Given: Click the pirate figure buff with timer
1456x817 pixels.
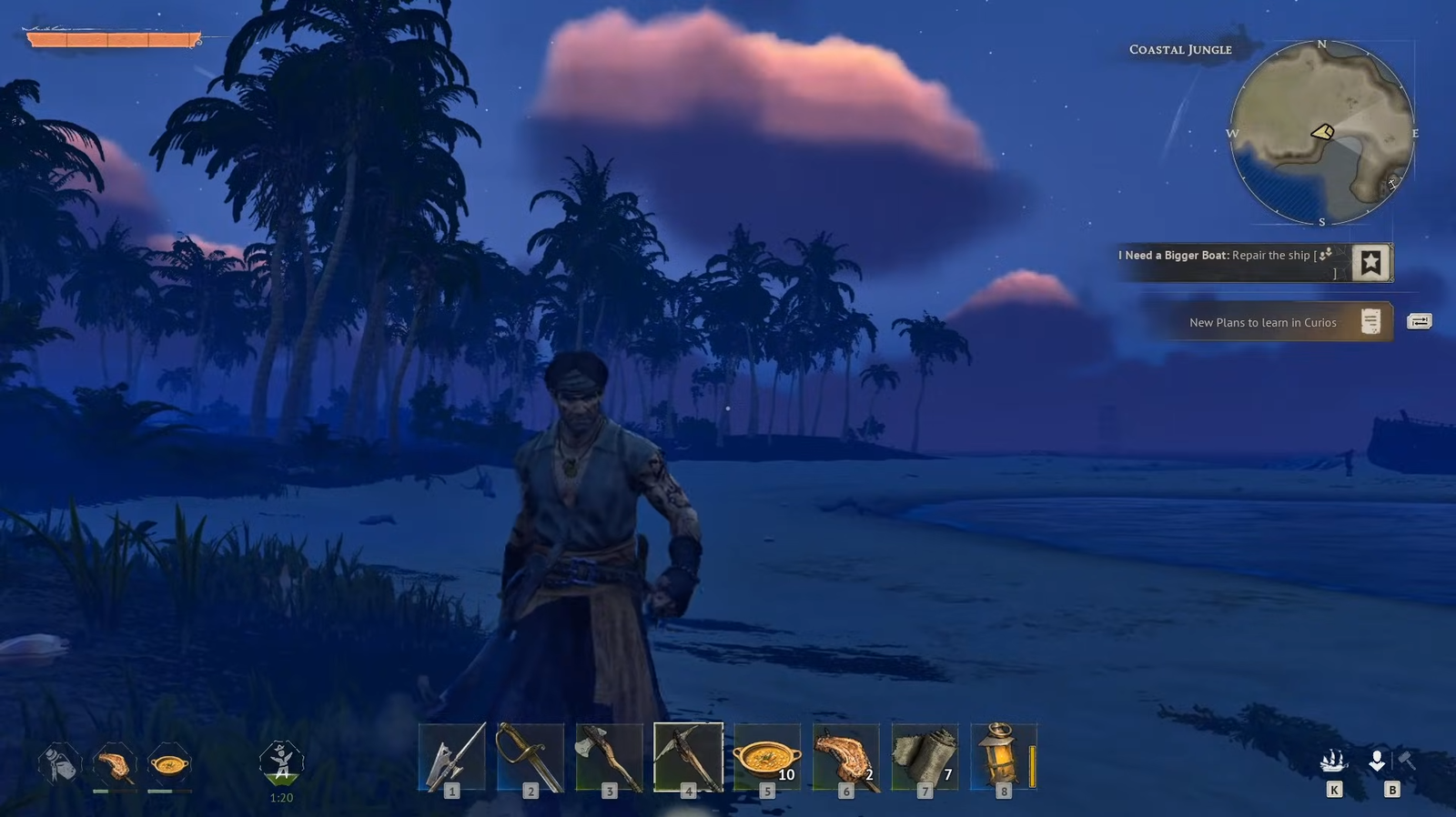Looking at the screenshot, I should click(x=281, y=762).
